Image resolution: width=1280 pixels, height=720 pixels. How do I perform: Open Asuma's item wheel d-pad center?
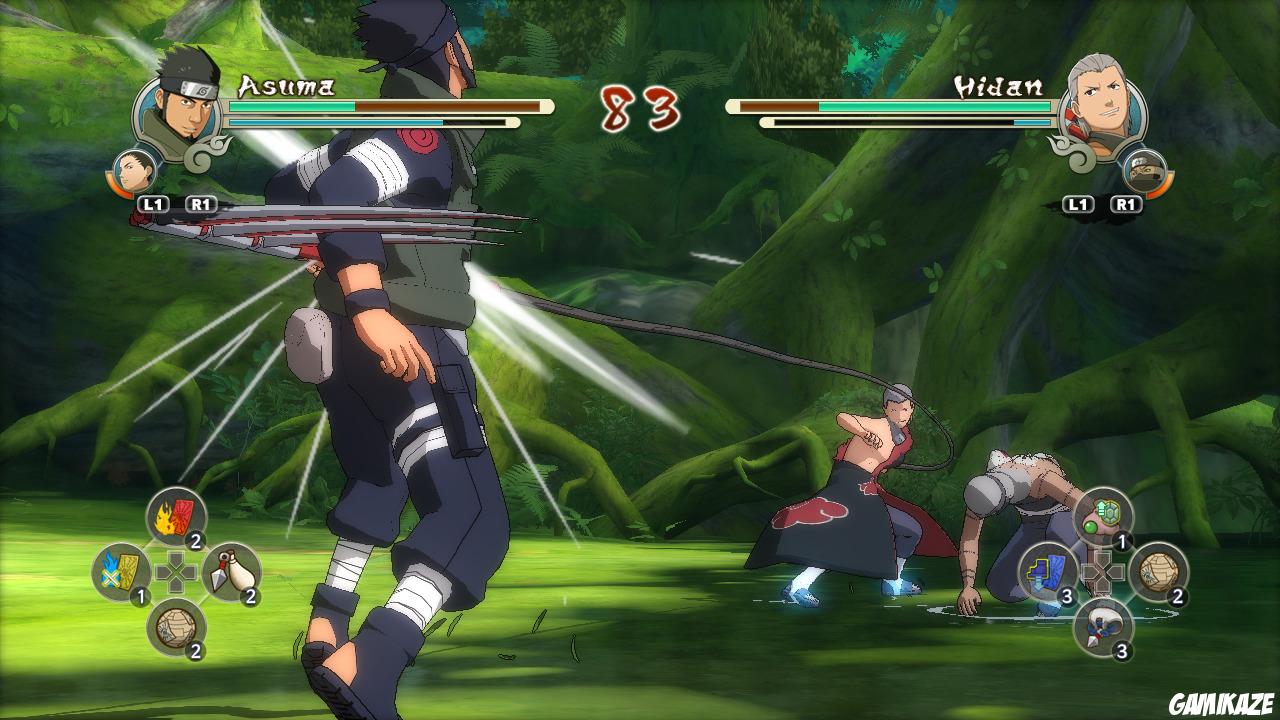pos(175,570)
